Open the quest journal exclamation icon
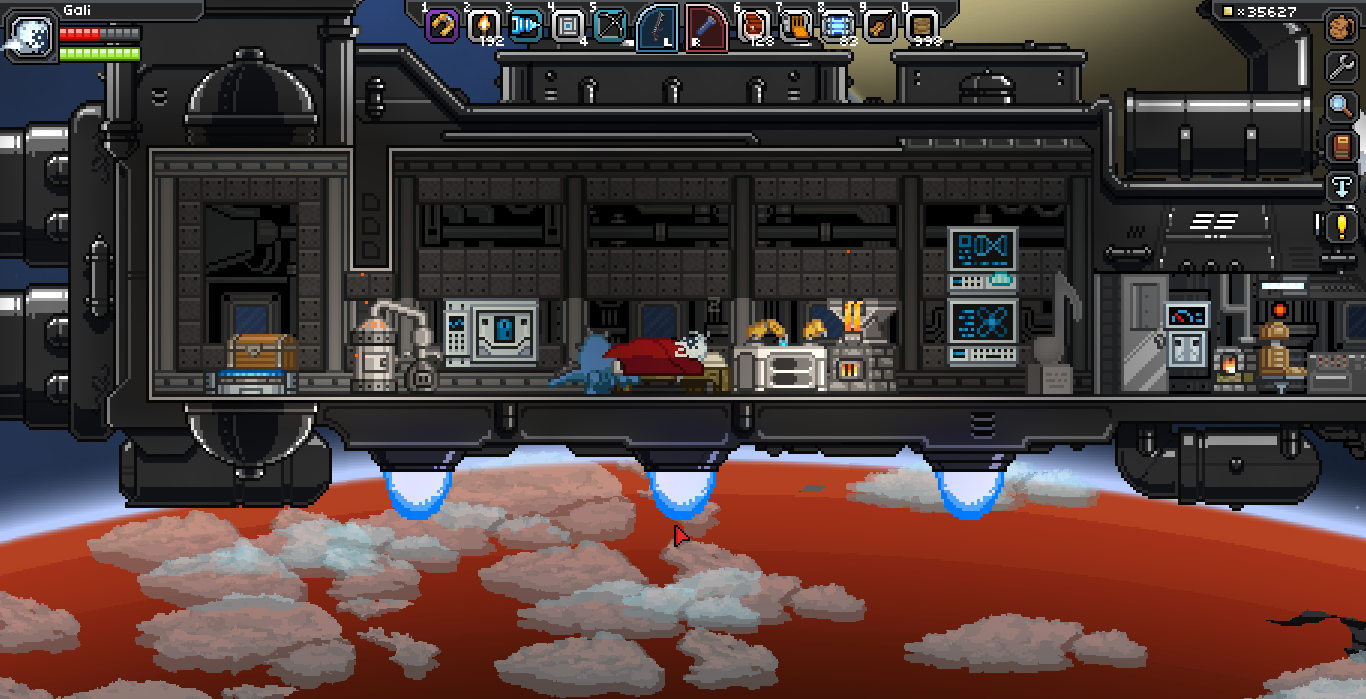This screenshot has width=1366, height=699. (1341, 226)
